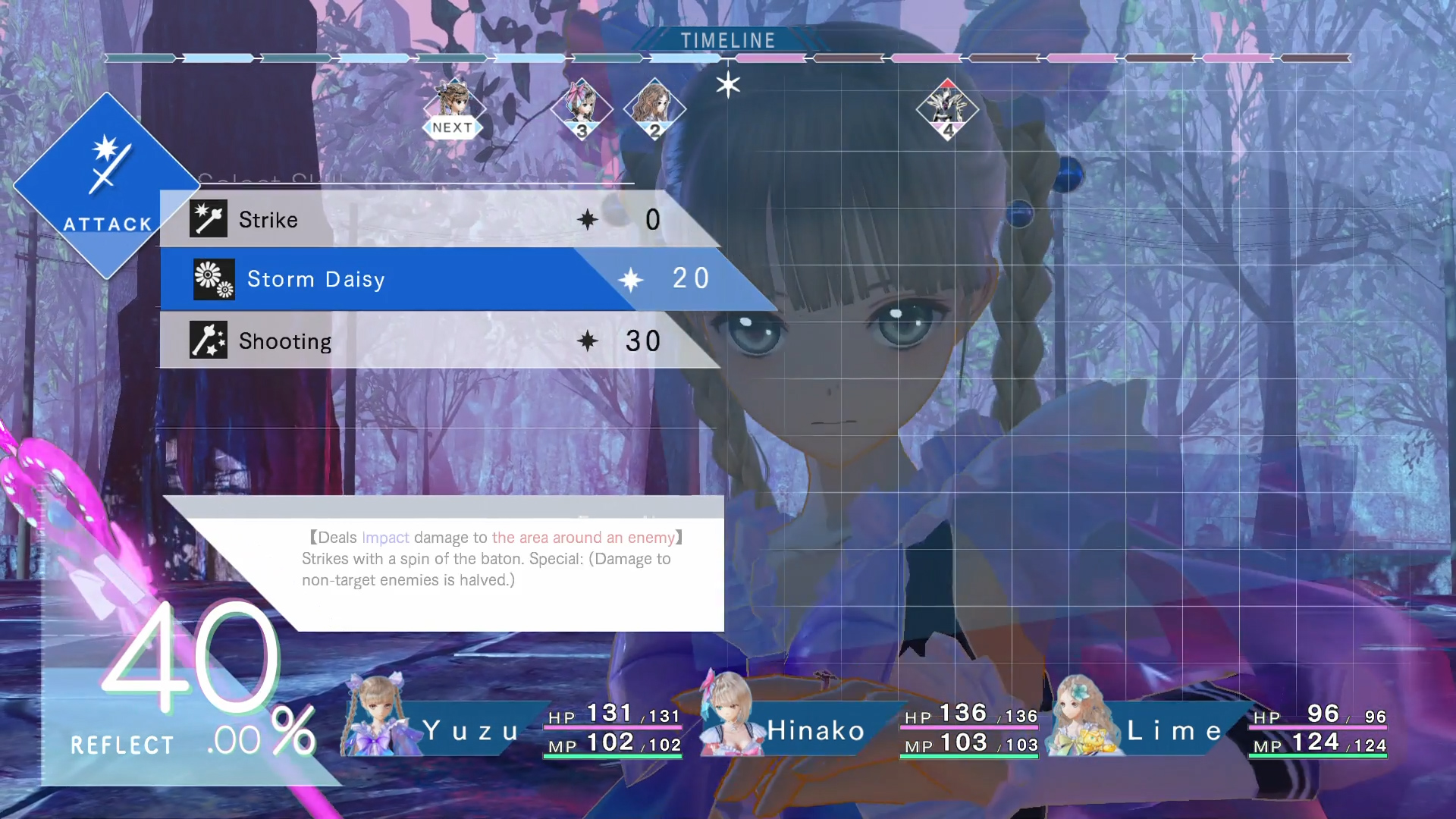Click the Storm Daisy flower icon
Viewport: 1456px width, 819px height.
pos(213,279)
